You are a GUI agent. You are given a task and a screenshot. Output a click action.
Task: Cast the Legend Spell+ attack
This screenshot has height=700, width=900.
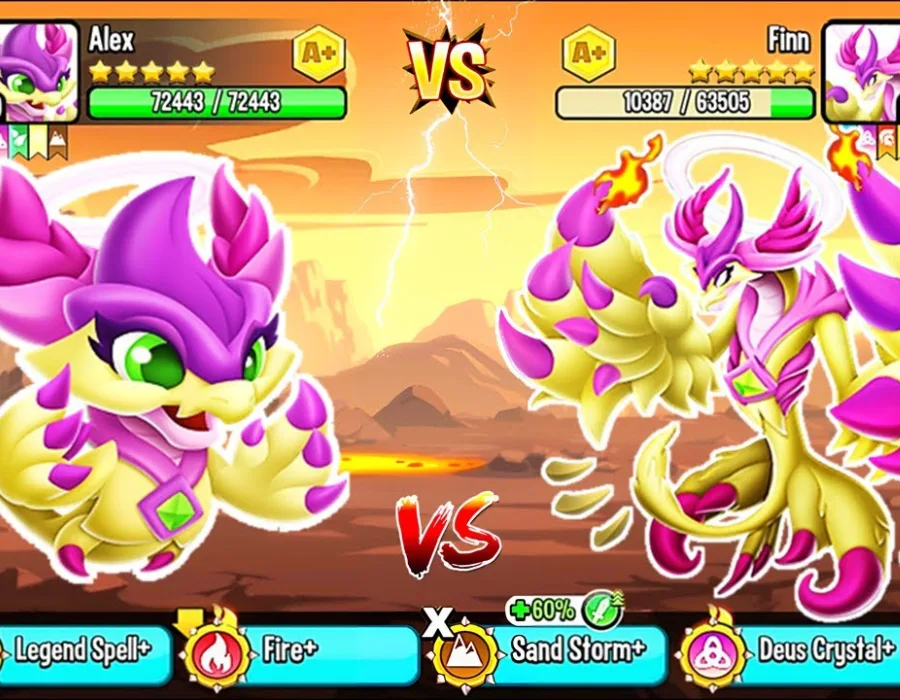pyautogui.click(x=82, y=652)
